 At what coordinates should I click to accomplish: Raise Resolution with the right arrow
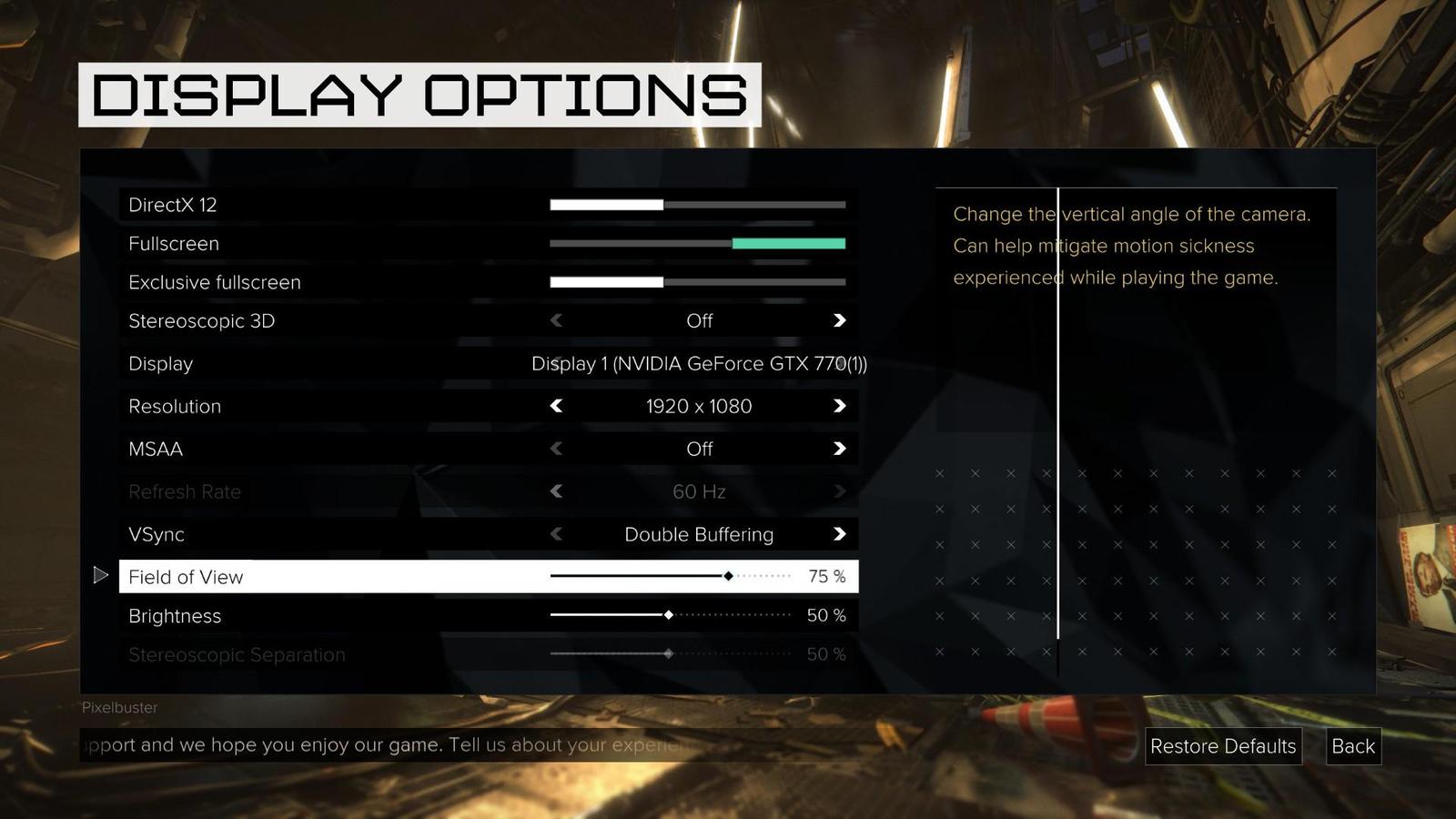839,406
